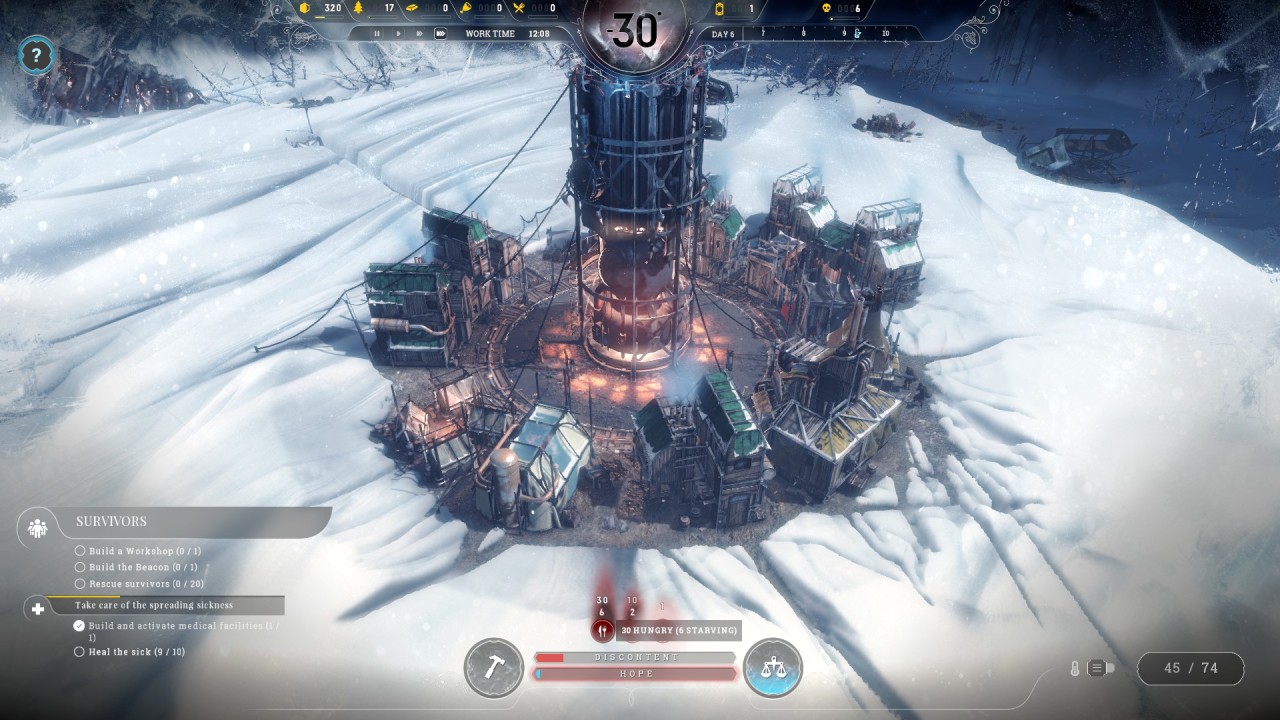Viewport: 1280px width, 720px height.
Task: Select the Rescue survivors objective
Action: click(x=146, y=584)
